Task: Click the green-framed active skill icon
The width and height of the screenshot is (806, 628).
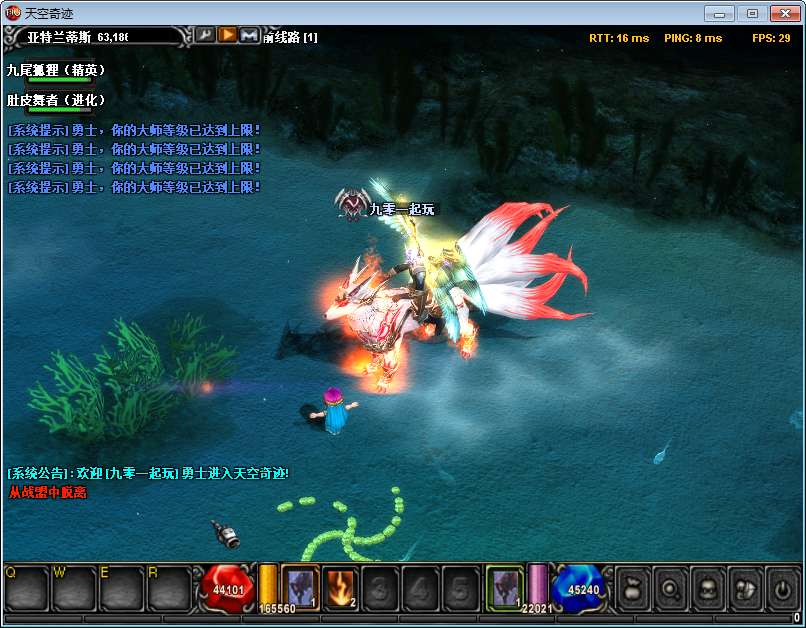Action: (x=505, y=587)
